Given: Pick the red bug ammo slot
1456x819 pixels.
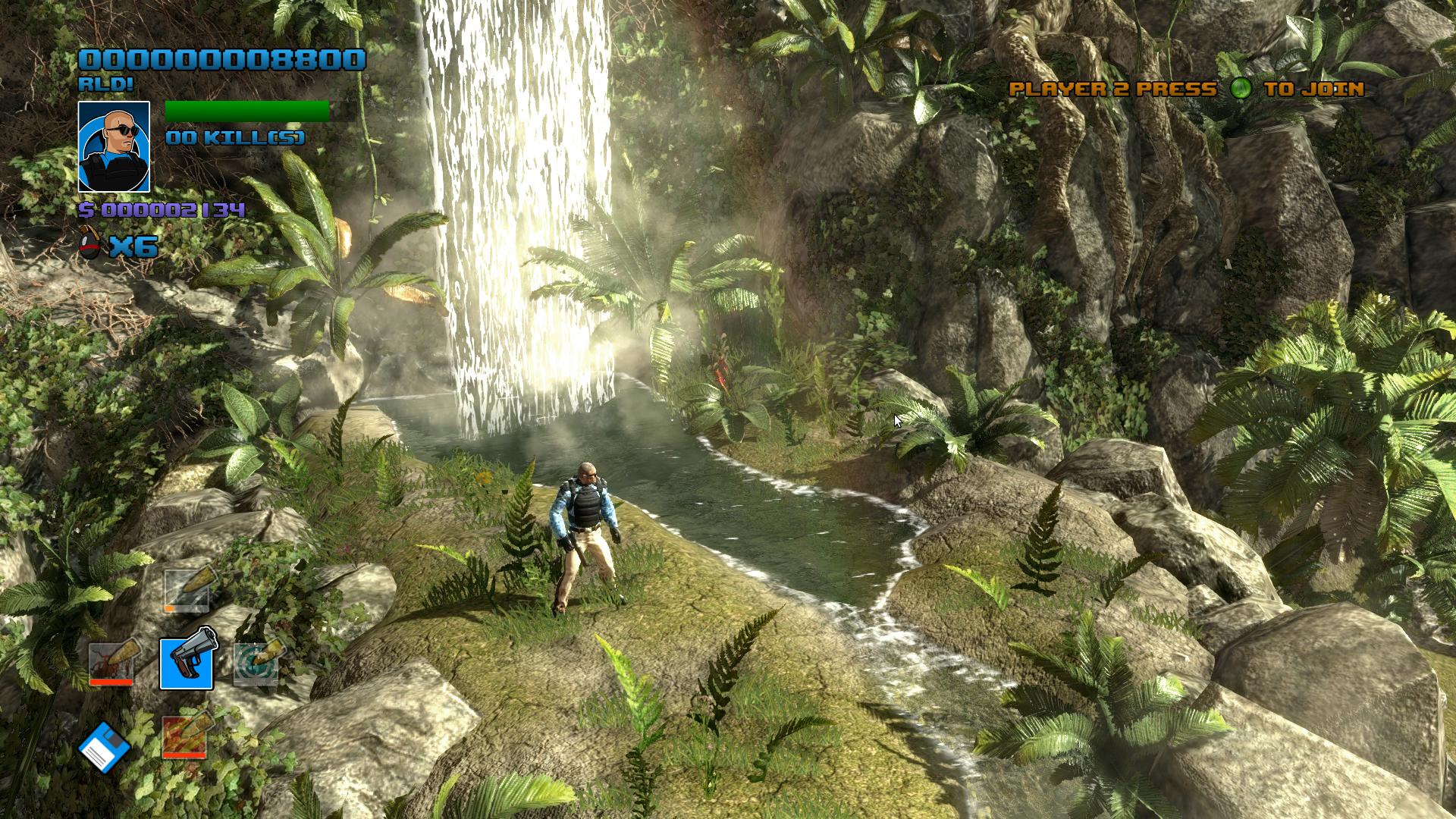Looking at the screenshot, I should [x=111, y=664].
